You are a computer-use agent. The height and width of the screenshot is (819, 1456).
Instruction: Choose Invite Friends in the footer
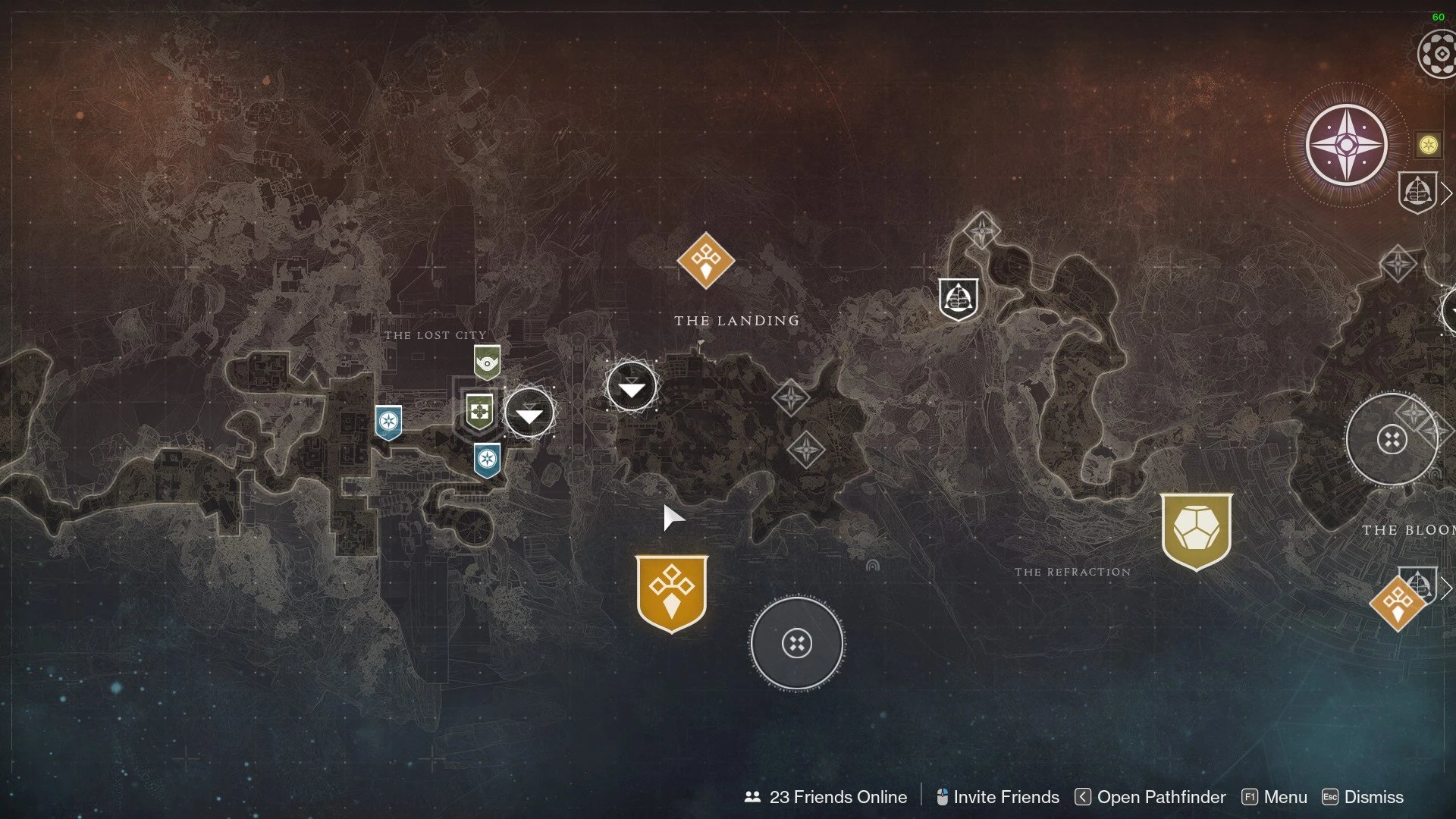[x=997, y=797]
